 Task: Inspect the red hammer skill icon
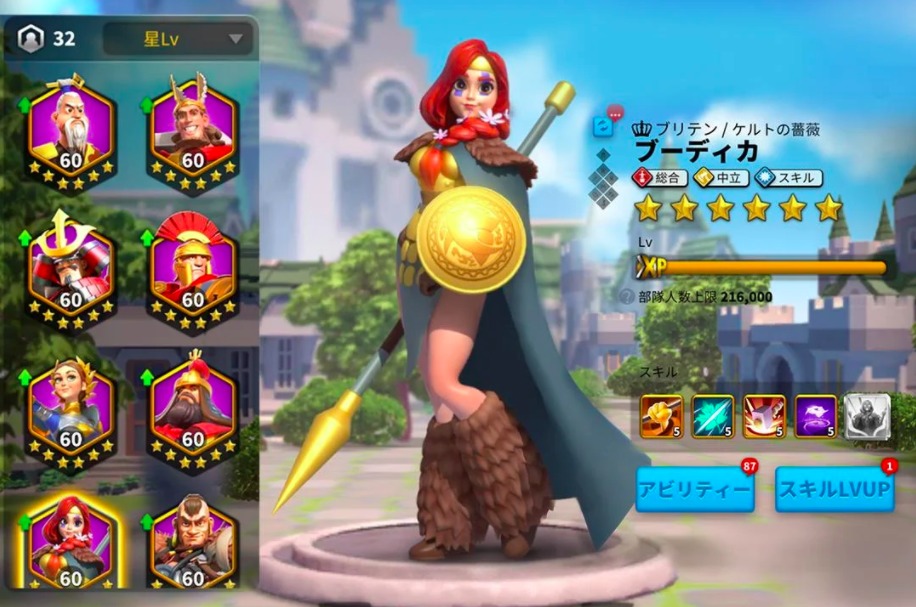pyautogui.click(x=764, y=417)
